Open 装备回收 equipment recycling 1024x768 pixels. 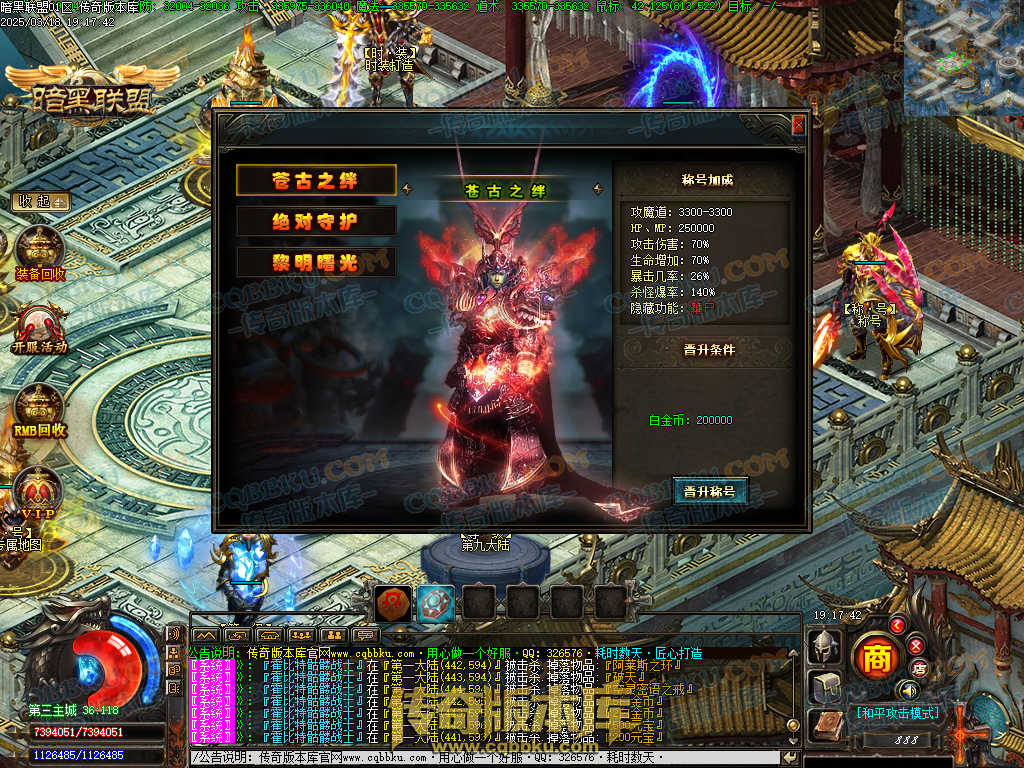[x=40, y=250]
